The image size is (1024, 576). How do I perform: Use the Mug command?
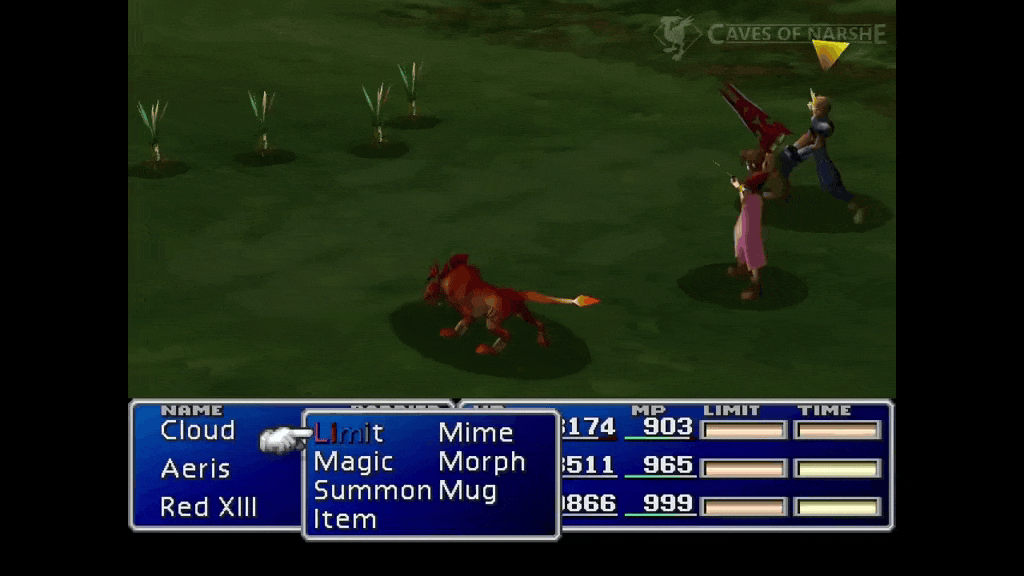467,491
